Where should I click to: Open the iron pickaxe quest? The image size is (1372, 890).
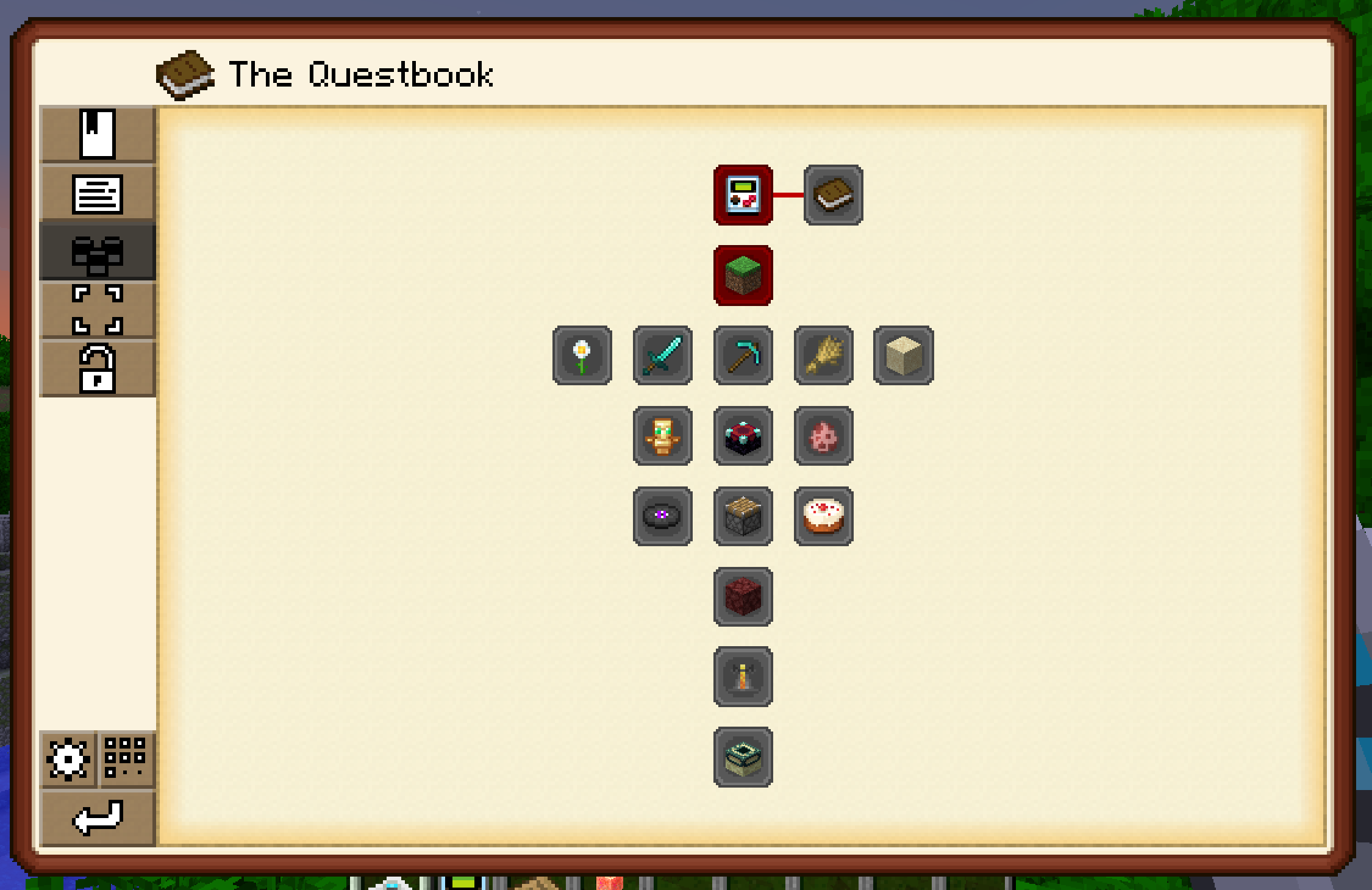click(x=743, y=357)
